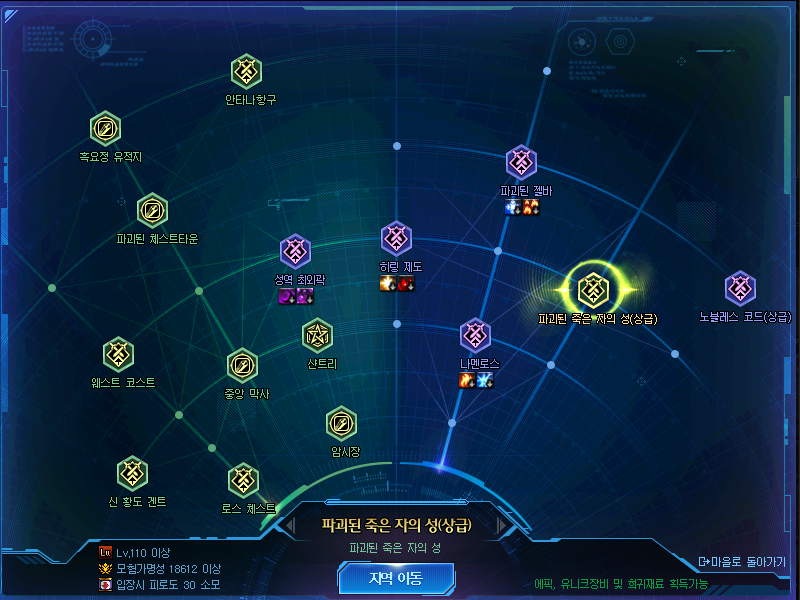Choose the 로스 체스트 map marker
The image size is (800, 600).
tap(244, 480)
